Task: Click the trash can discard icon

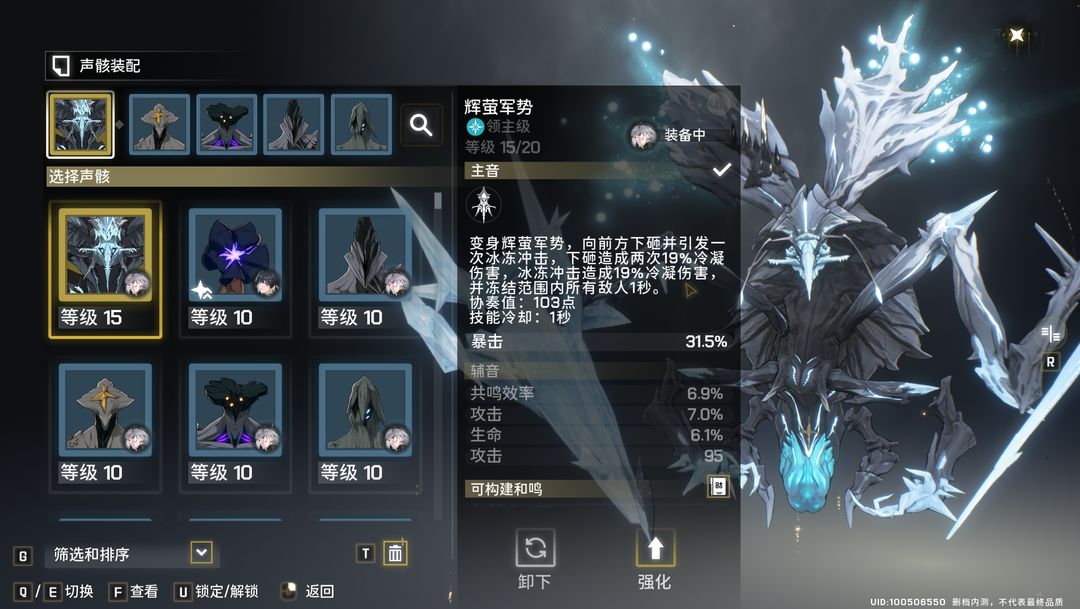Action: pos(395,553)
